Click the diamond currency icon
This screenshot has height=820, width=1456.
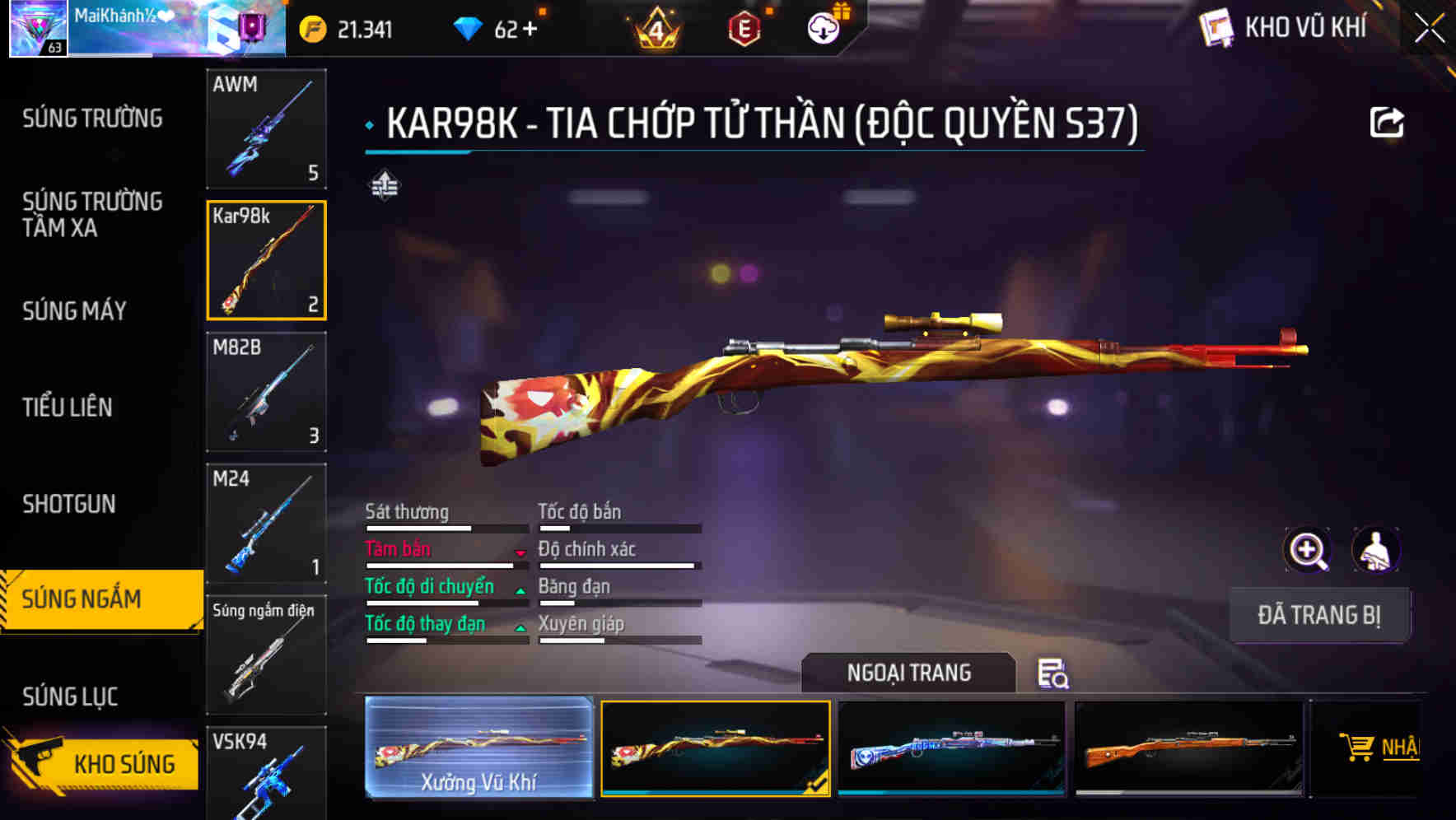tap(469, 27)
